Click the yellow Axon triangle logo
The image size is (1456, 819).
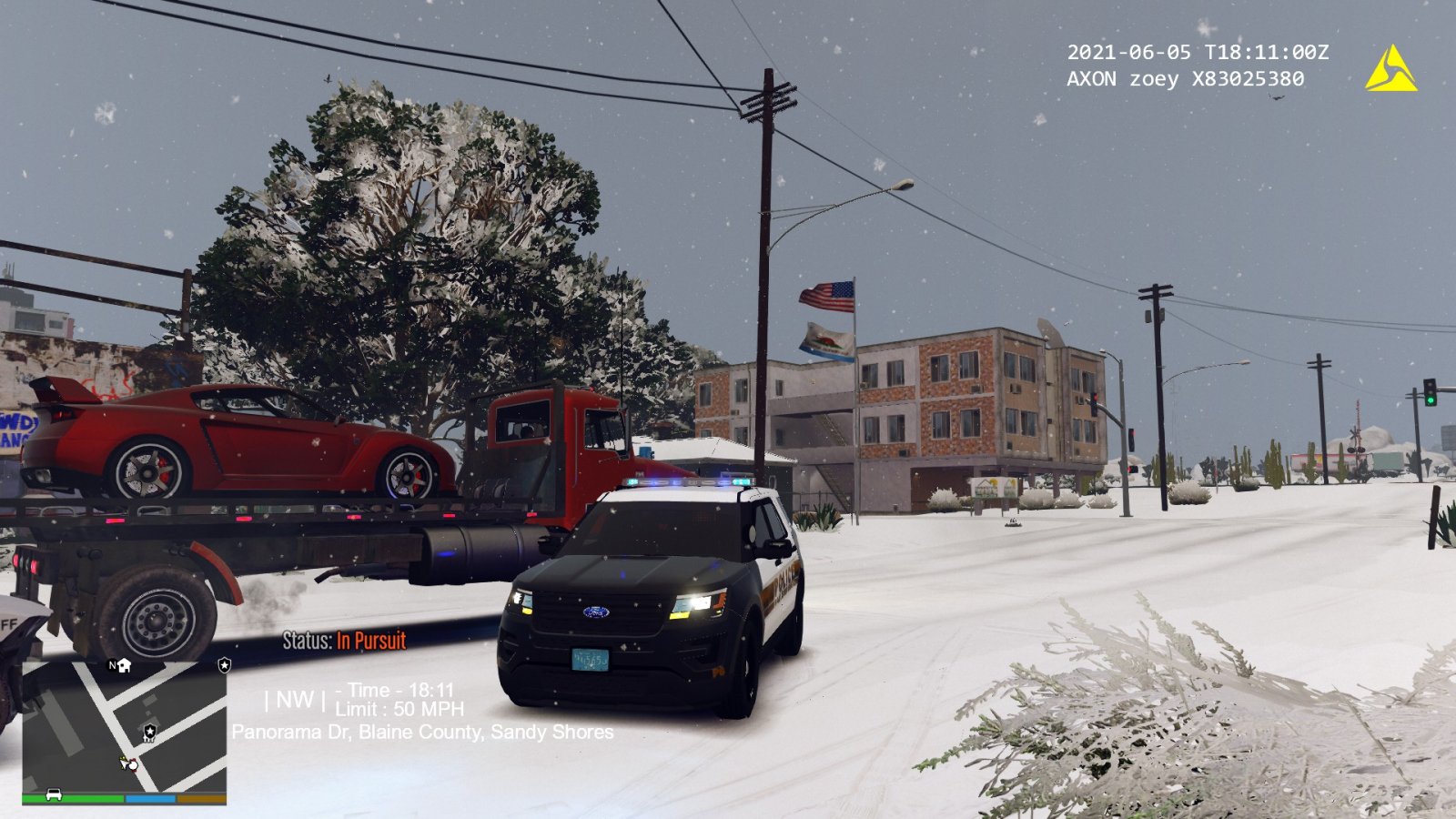click(x=1390, y=70)
